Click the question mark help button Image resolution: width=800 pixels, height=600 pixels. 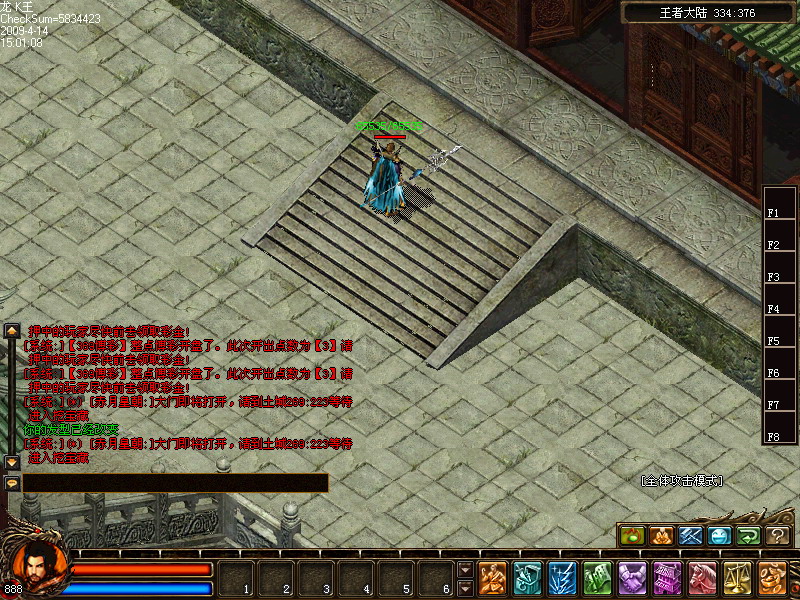779,536
